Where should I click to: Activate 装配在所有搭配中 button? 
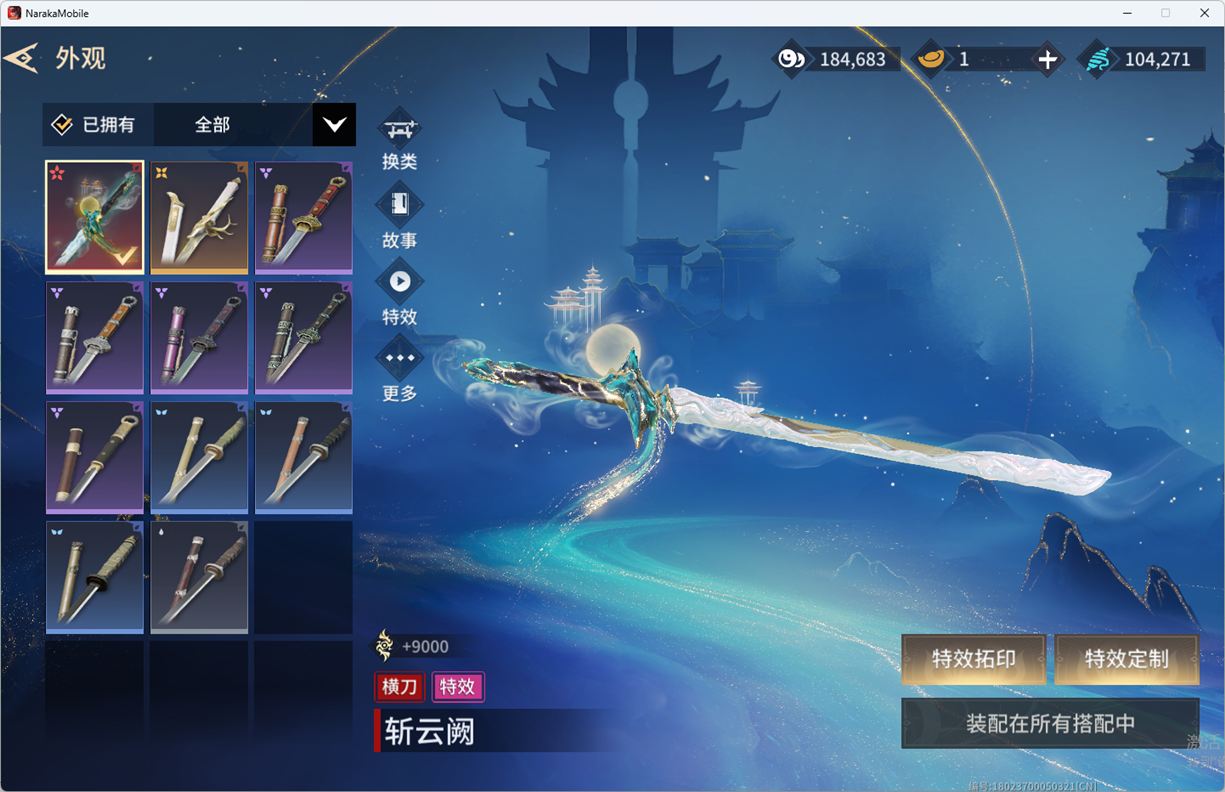1050,723
